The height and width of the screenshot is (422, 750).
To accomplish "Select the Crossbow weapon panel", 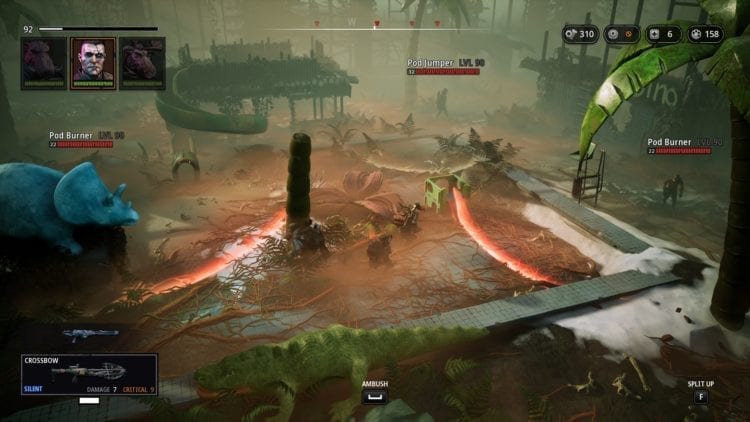I will tap(89, 374).
